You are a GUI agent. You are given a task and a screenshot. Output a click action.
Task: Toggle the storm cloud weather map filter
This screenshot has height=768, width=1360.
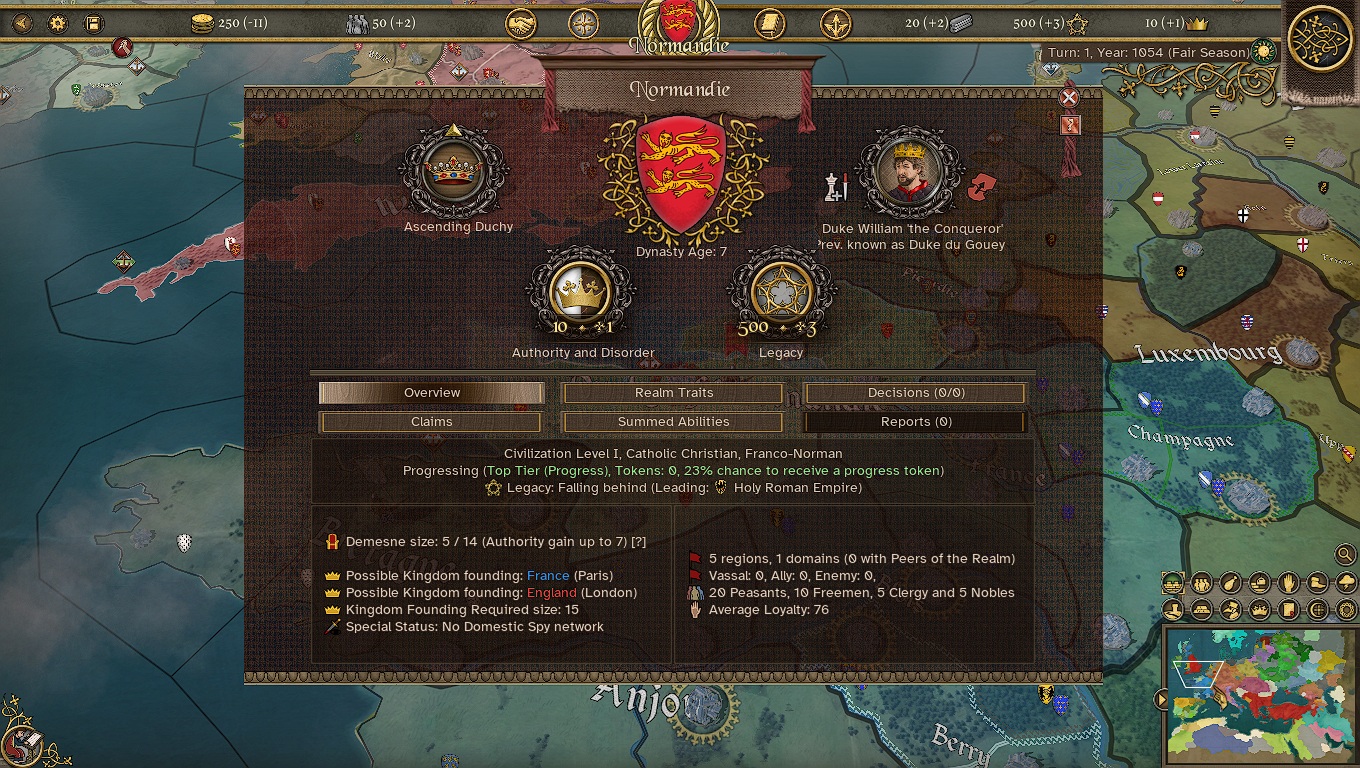click(1347, 582)
